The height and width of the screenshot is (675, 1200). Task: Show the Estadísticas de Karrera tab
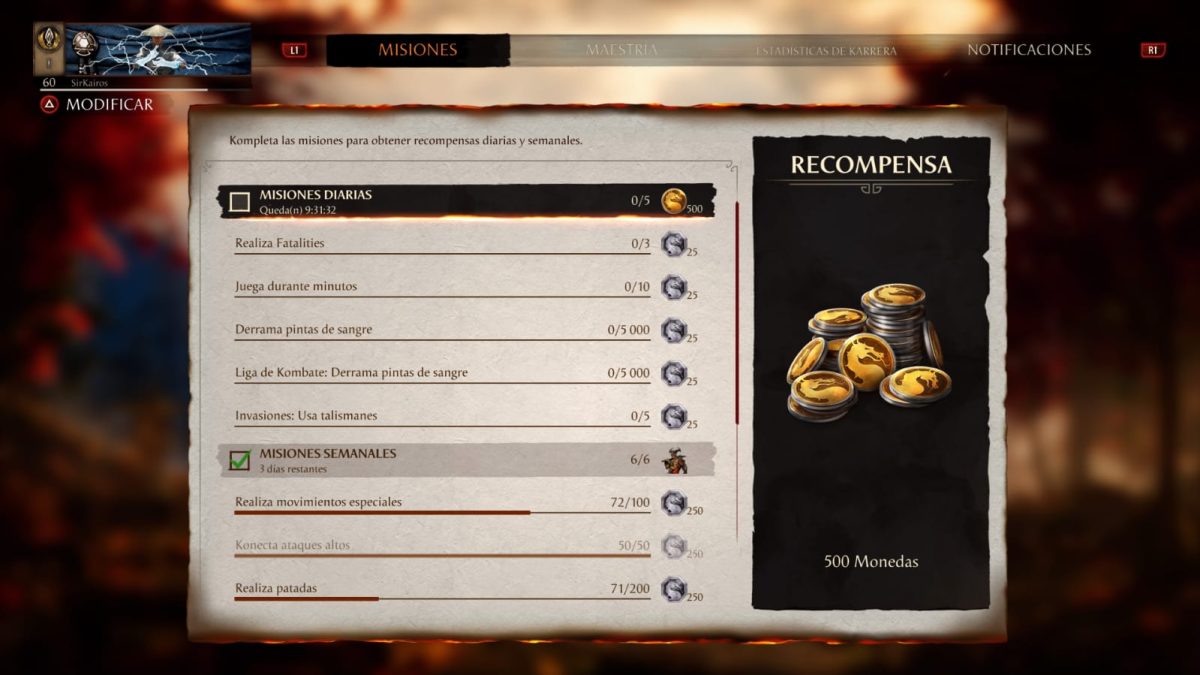click(x=826, y=50)
